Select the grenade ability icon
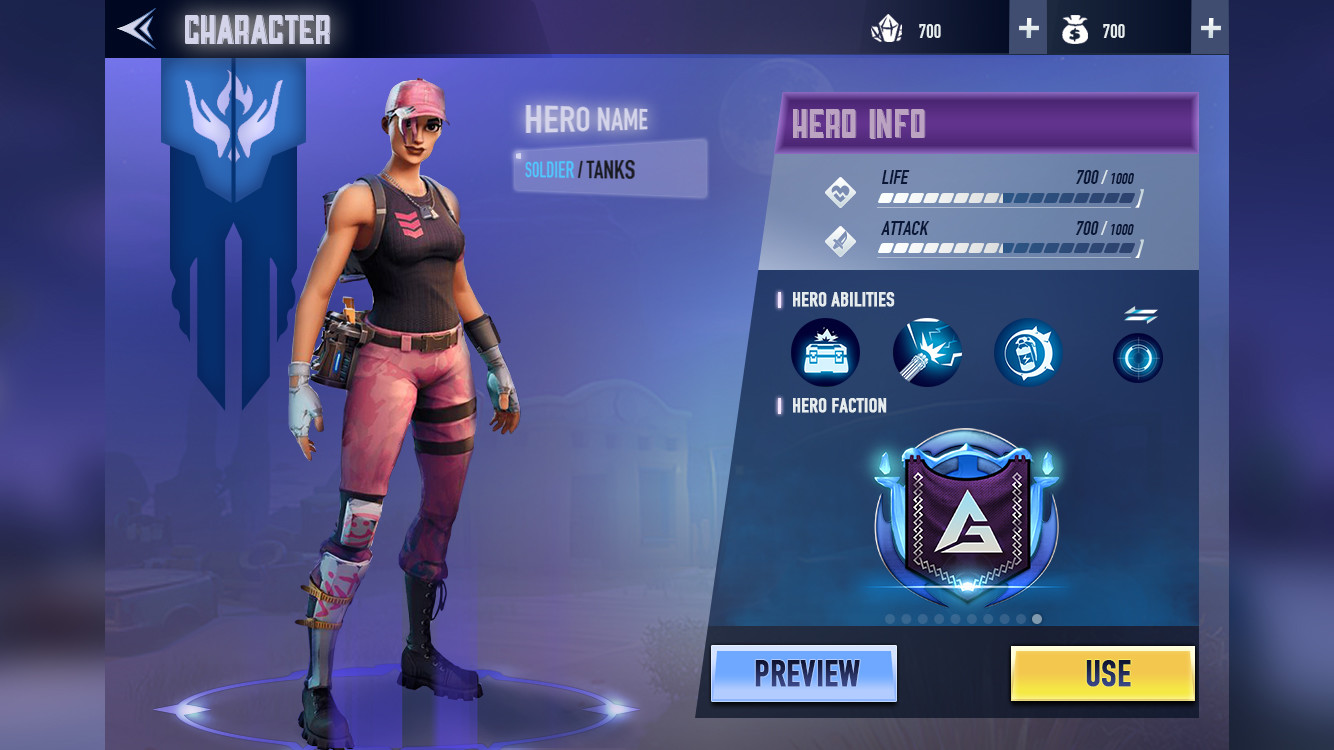 coord(1028,353)
